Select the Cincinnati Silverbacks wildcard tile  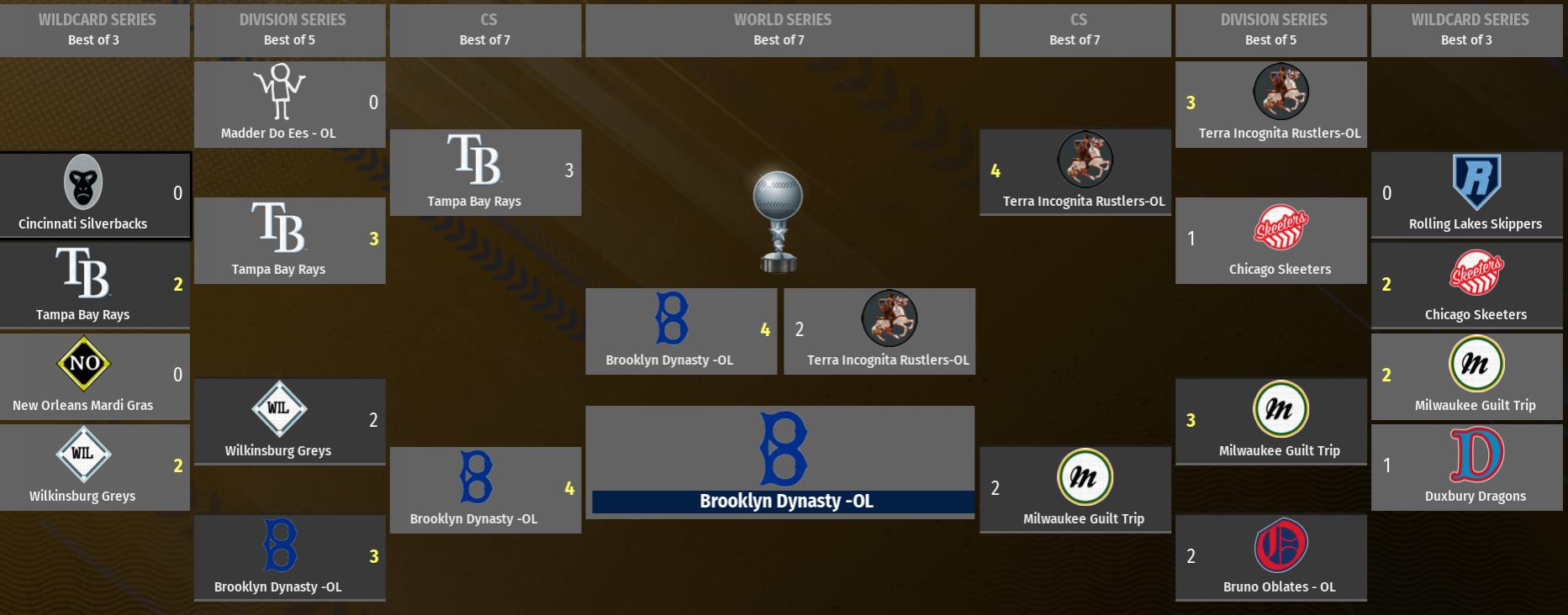tap(95, 196)
